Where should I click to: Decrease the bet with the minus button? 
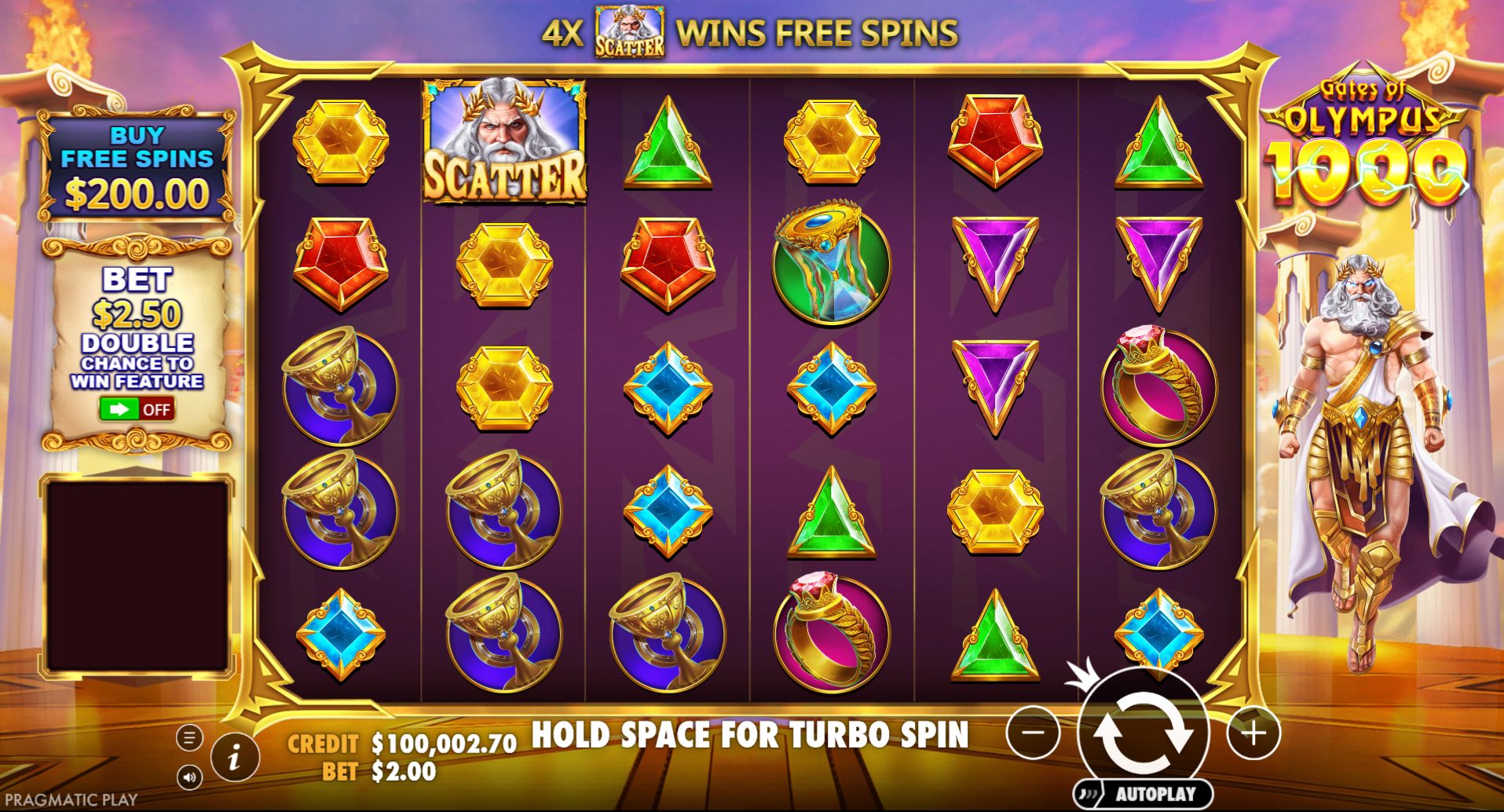click(x=1033, y=733)
